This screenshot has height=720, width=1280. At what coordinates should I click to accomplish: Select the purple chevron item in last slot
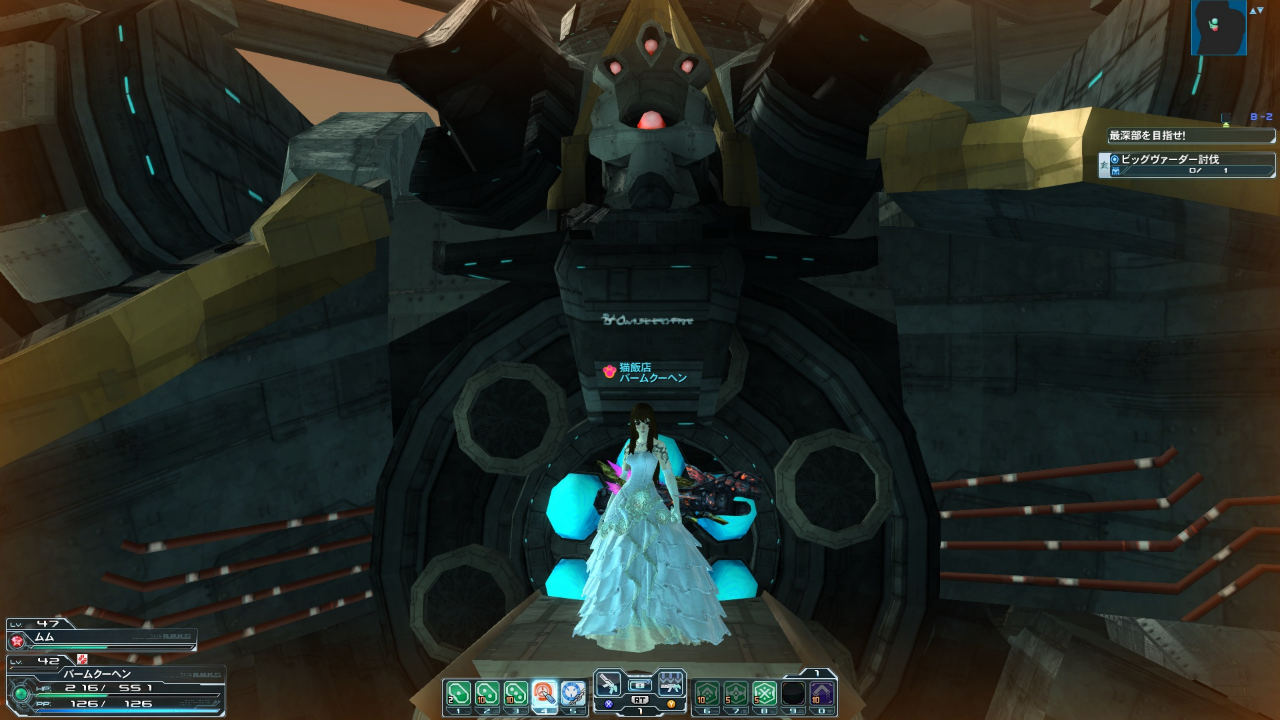click(822, 693)
